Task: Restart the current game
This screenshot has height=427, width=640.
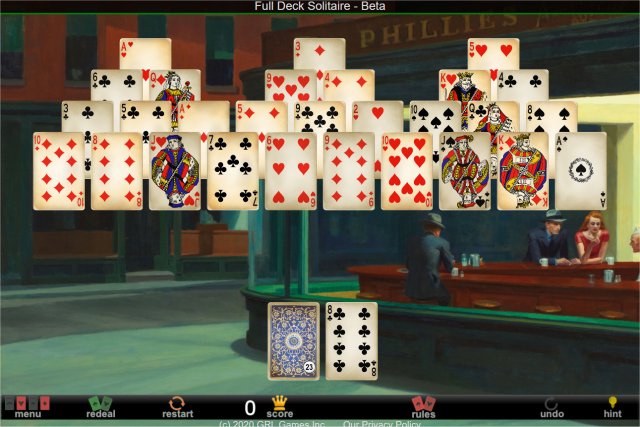Action: tap(177, 407)
